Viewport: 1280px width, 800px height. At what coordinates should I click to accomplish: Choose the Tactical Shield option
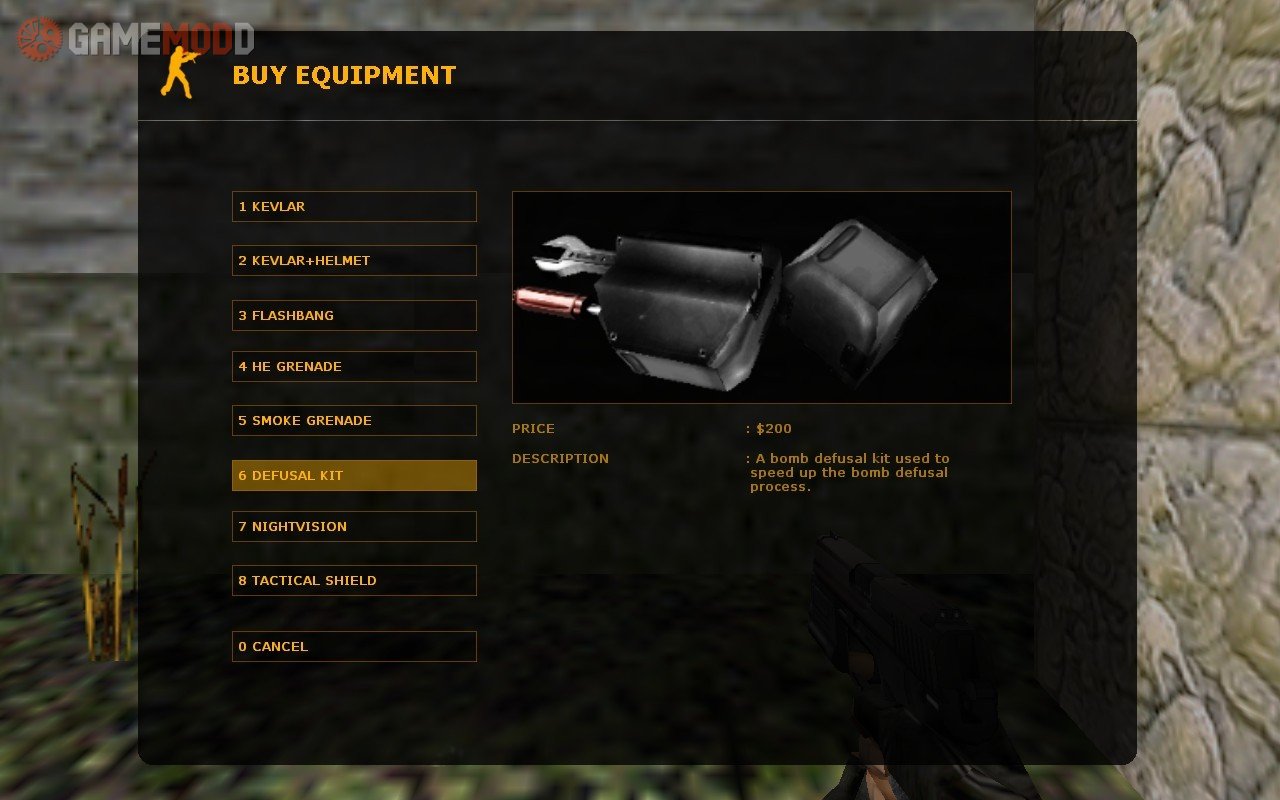[354, 581]
